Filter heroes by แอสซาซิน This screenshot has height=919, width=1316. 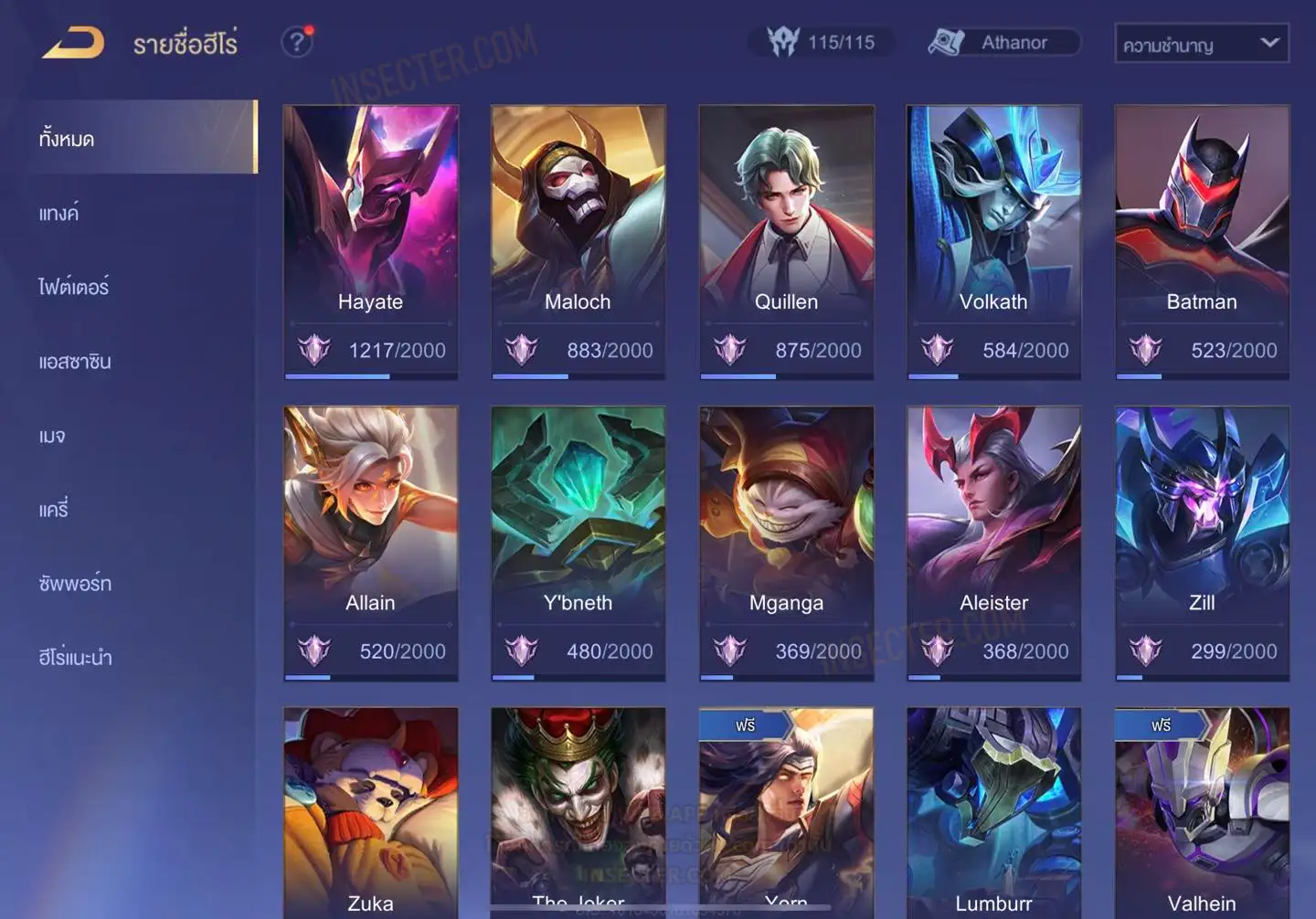tap(75, 362)
